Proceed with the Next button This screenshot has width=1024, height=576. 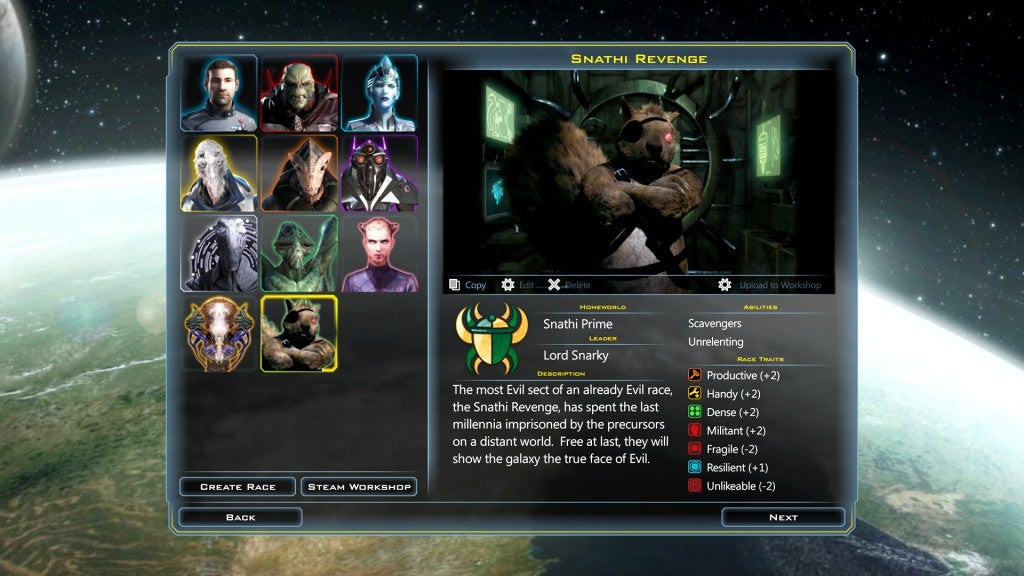pyautogui.click(x=783, y=517)
